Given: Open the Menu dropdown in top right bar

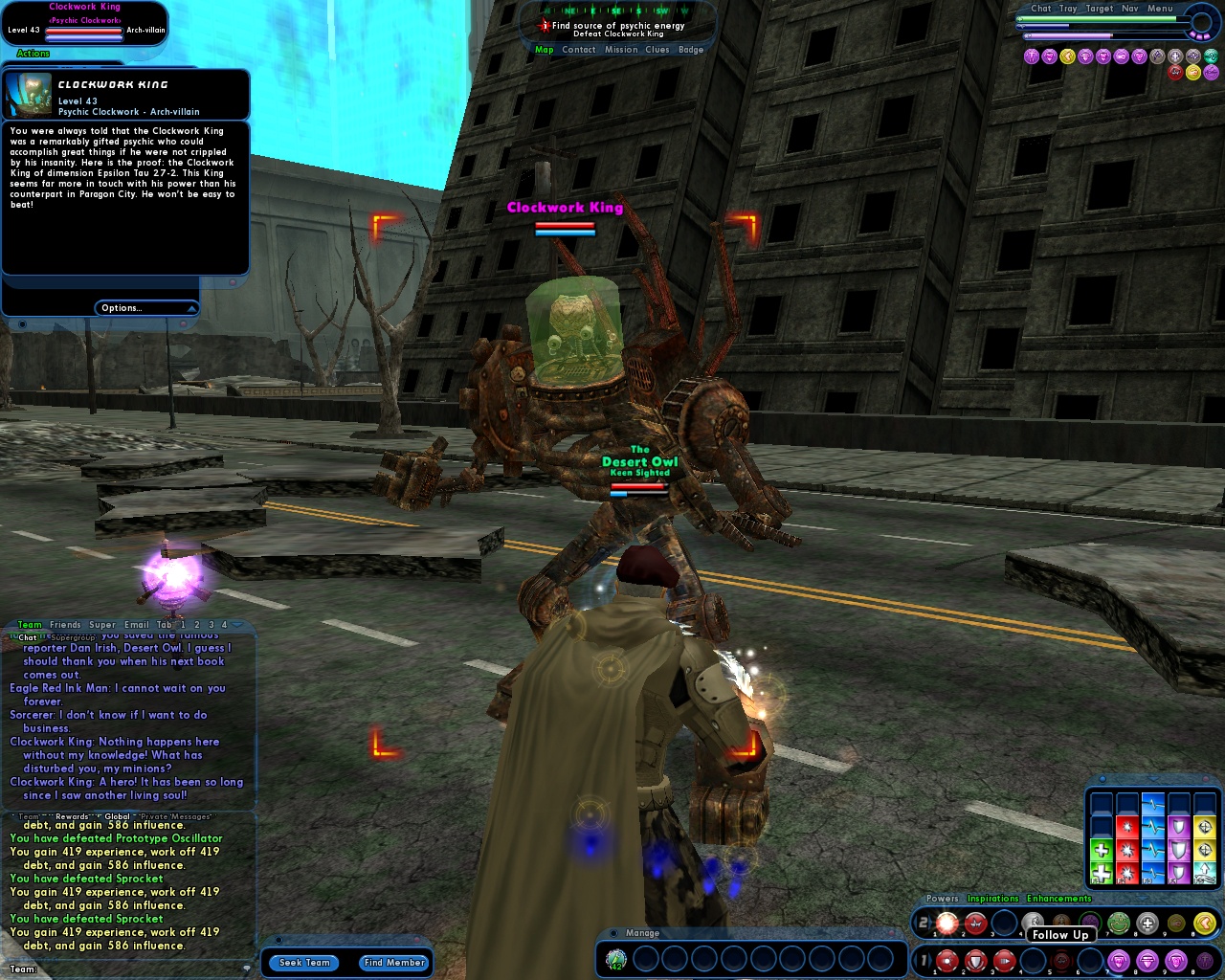Looking at the screenshot, I should point(1161,9).
